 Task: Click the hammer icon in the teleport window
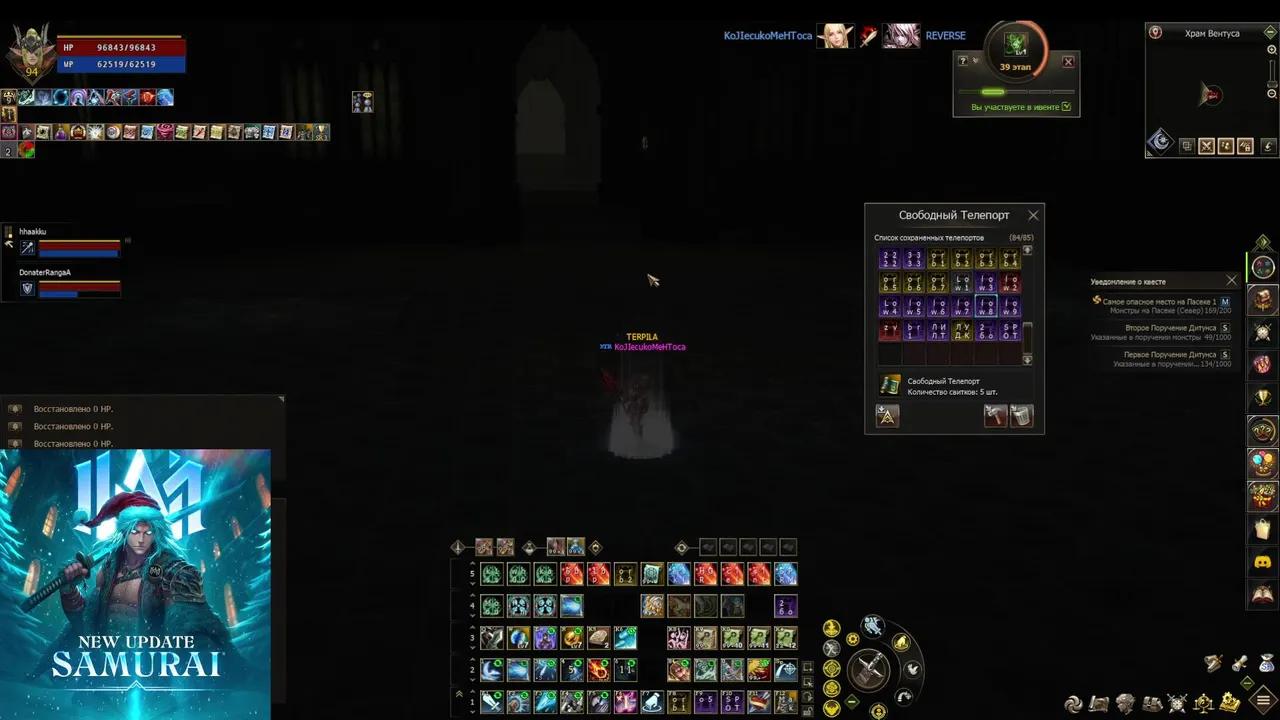996,415
